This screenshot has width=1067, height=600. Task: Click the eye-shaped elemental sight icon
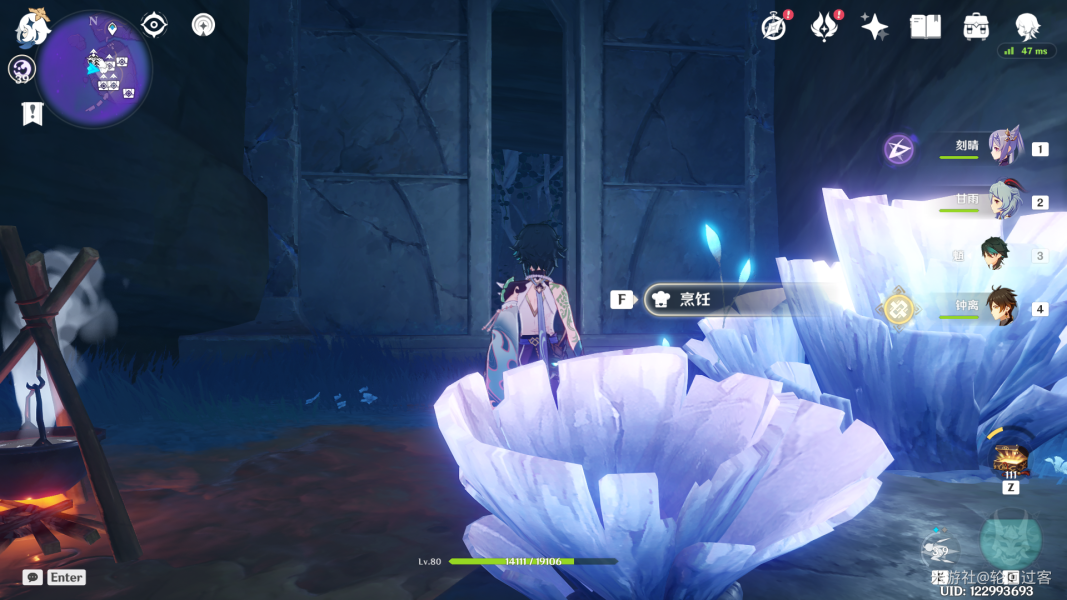154,25
